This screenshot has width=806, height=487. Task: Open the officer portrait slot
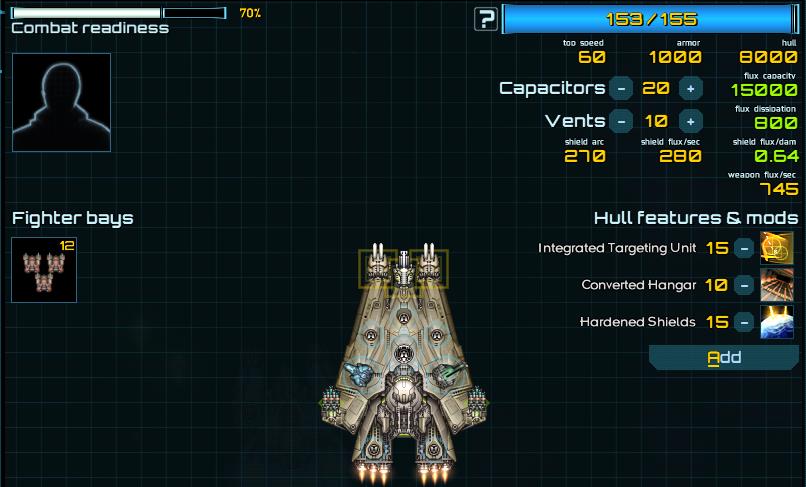[61, 102]
